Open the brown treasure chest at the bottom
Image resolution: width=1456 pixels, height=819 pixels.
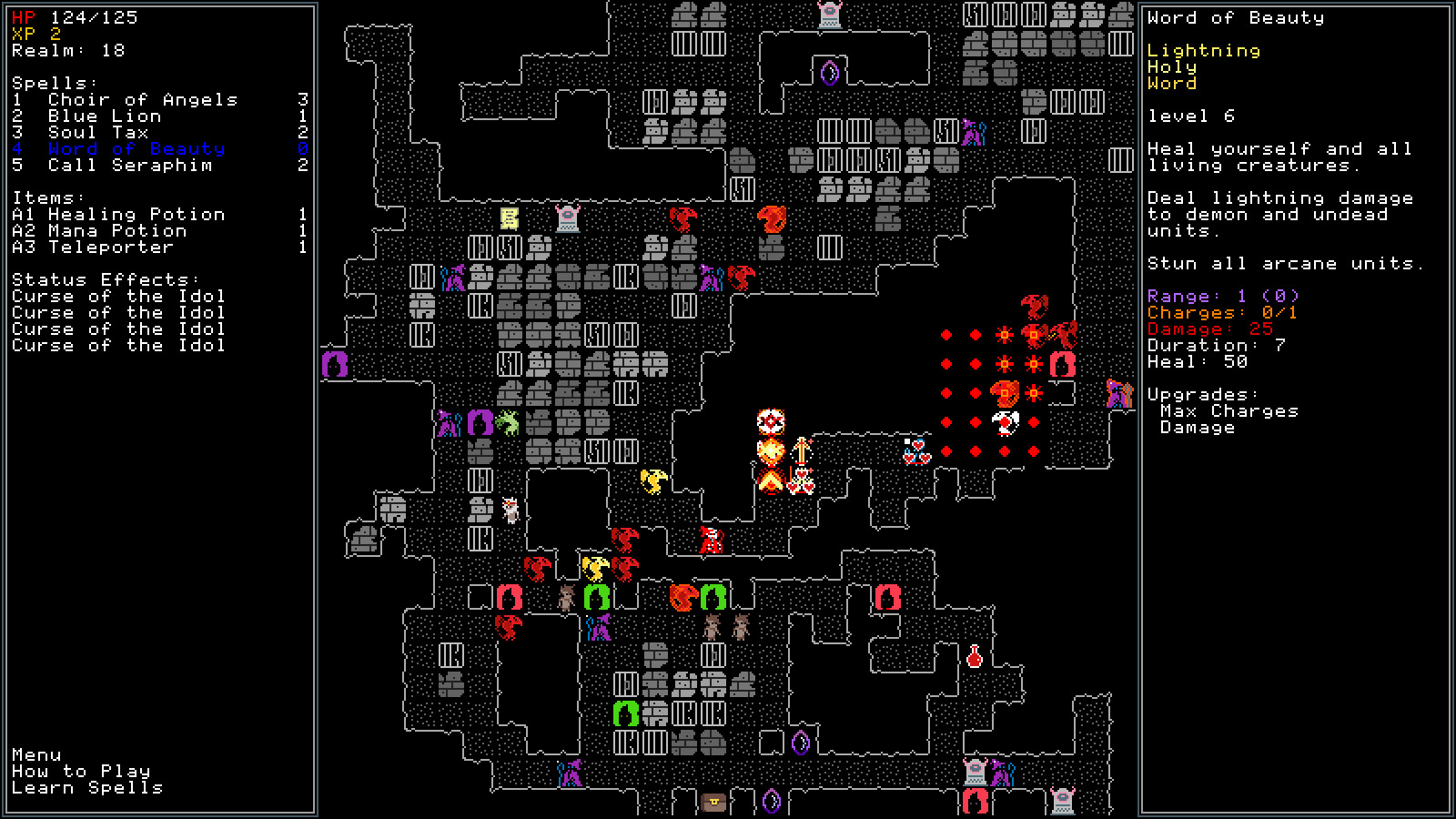pyautogui.click(x=713, y=804)
